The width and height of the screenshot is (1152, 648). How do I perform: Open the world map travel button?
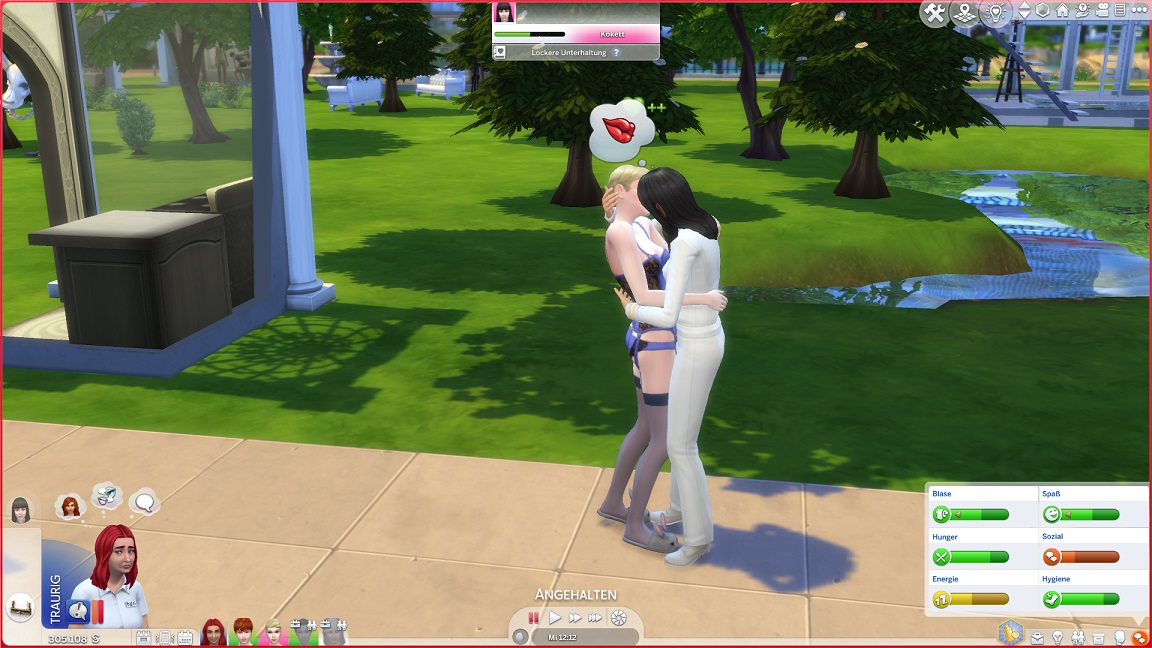(x=964, y=13)
